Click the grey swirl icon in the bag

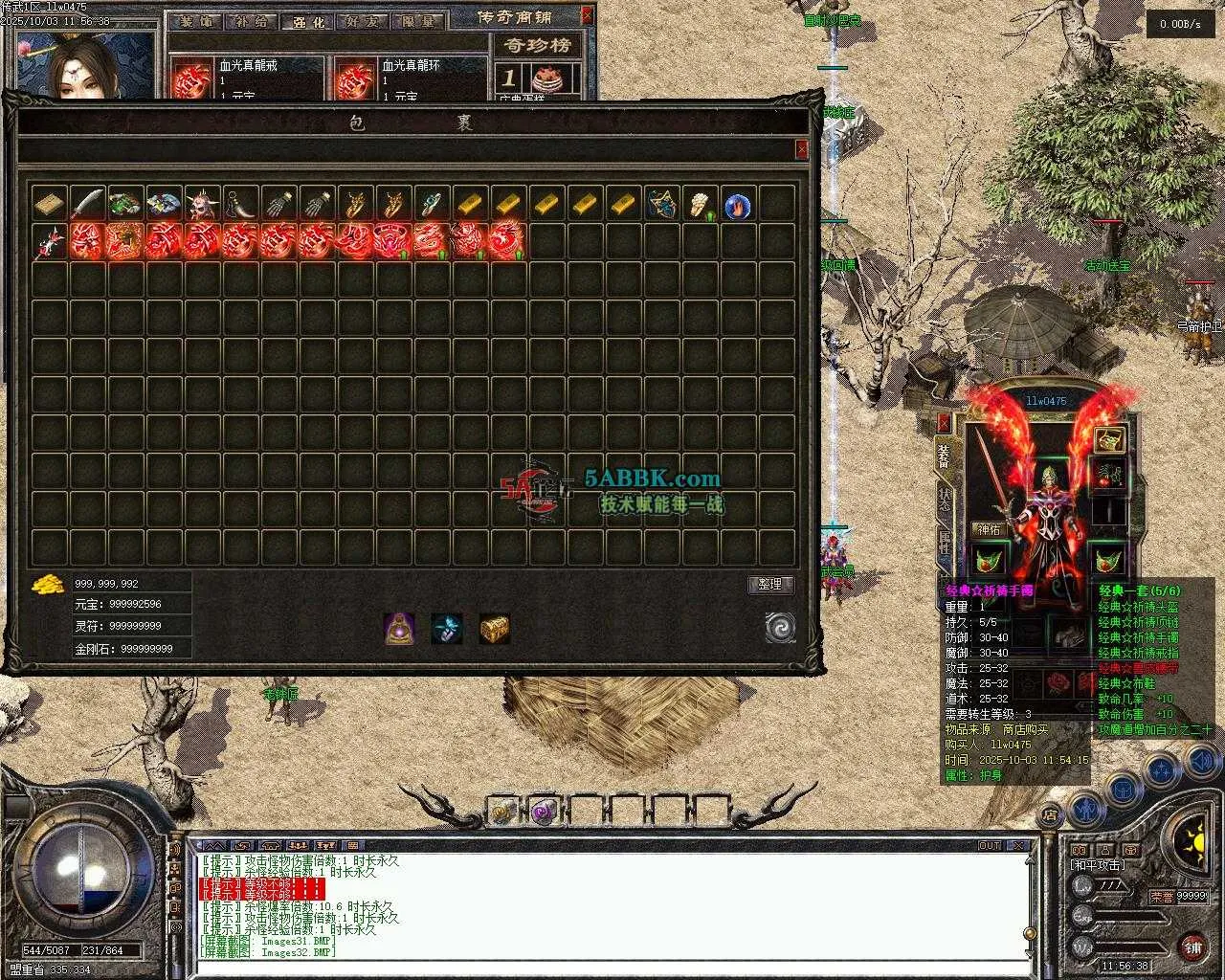click(780, 628)
